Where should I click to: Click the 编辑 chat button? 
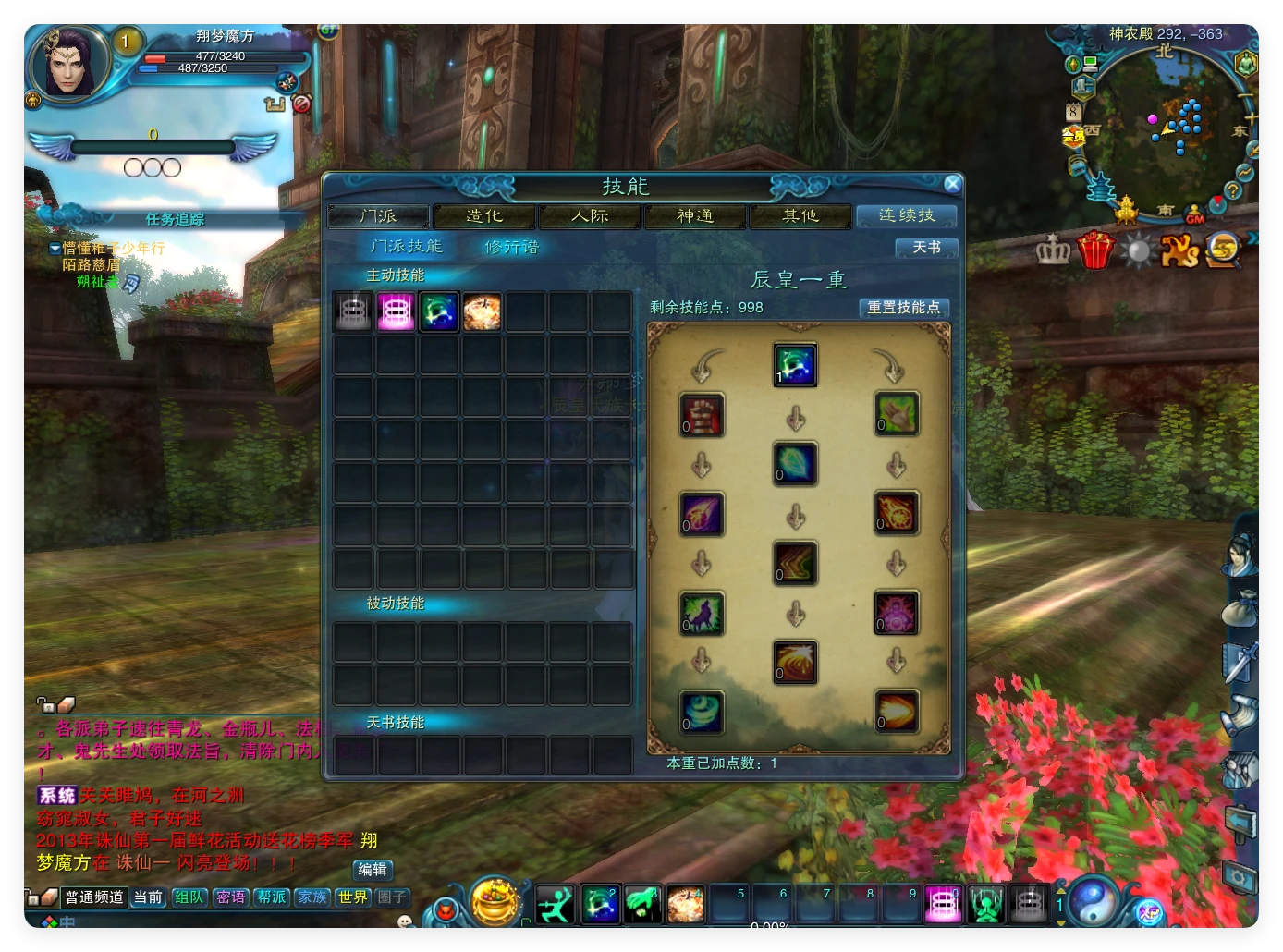click(x=373, y=870)
